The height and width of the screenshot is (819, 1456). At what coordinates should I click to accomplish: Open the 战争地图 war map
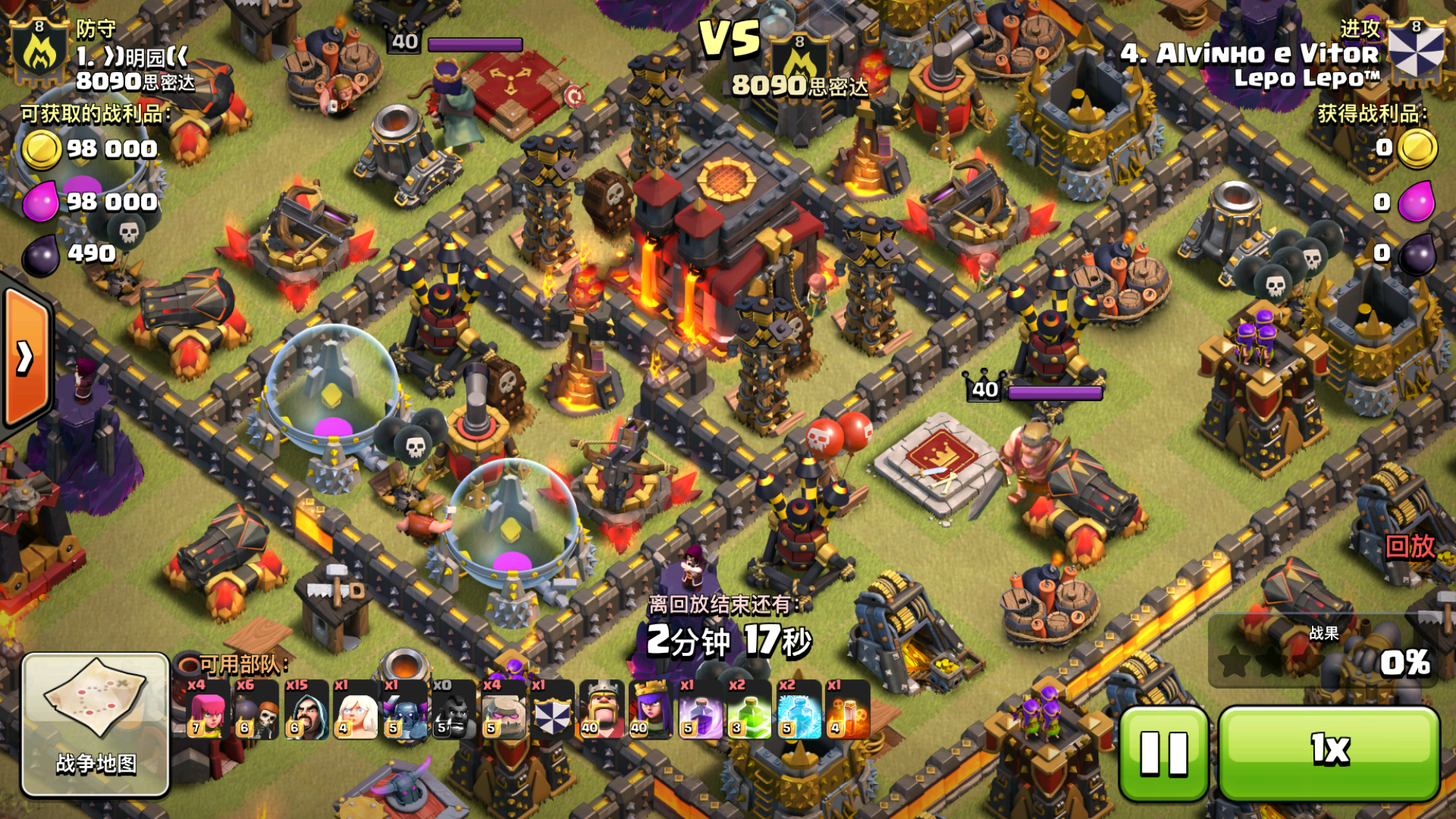95,724
